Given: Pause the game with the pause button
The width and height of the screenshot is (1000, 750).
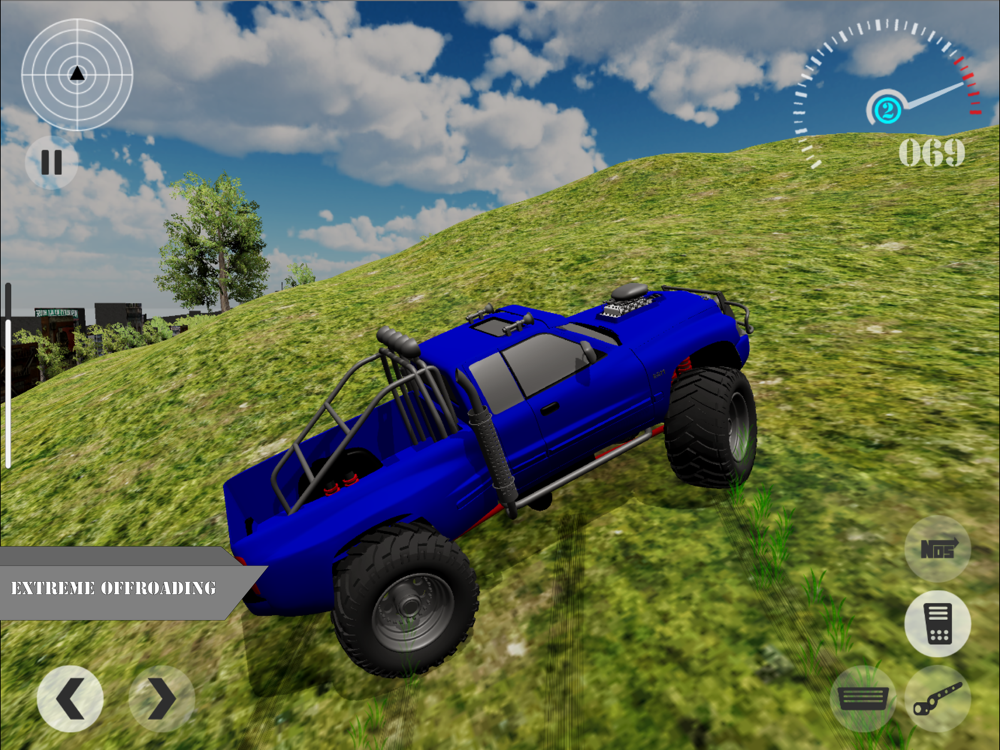Looking at the screenshot, I should [x=51, y=163].
